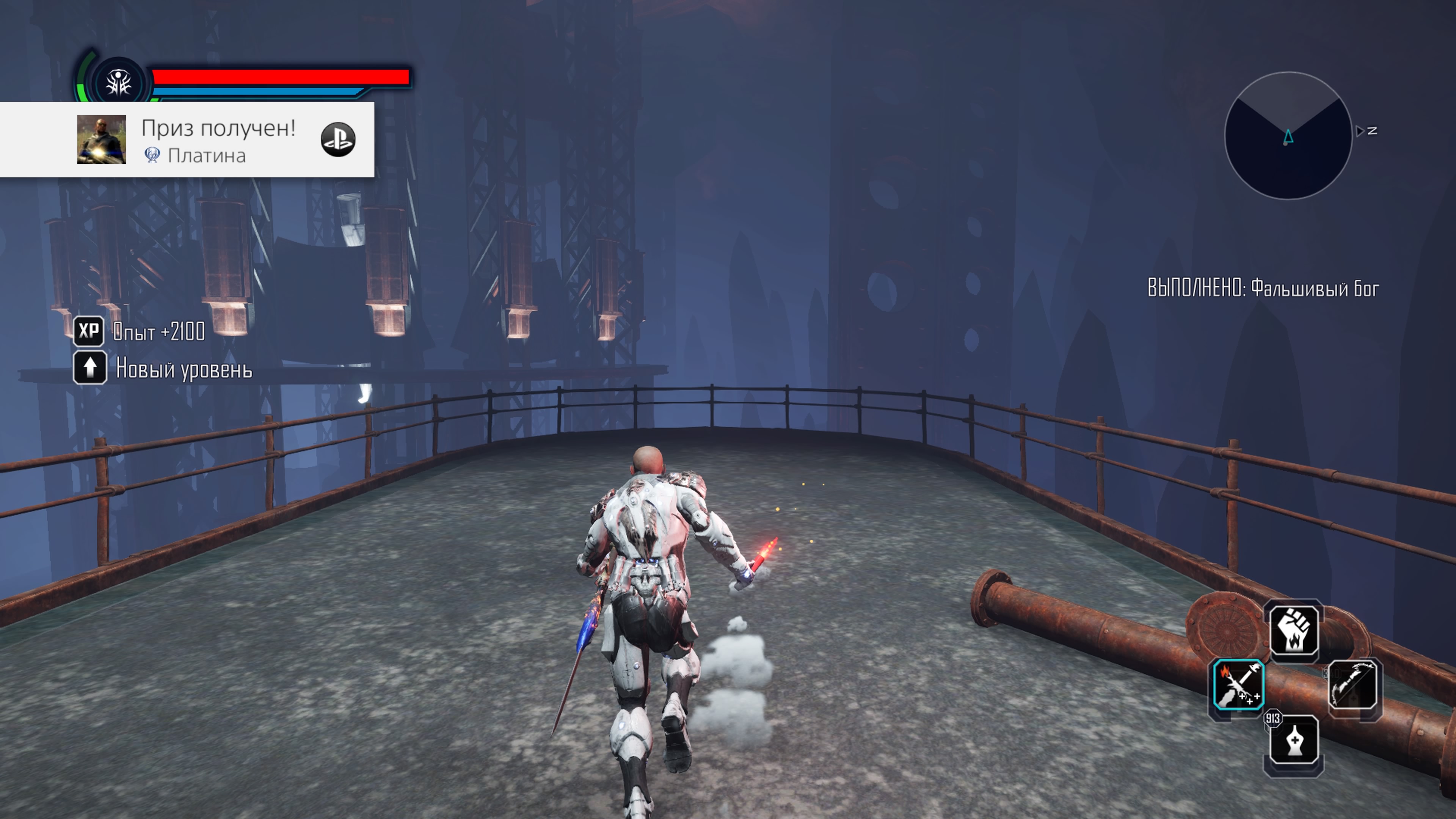The width and height of the screenshot is (1456, 819).
Task: Select the completed quest tracker text
Action: [1263, 288]
